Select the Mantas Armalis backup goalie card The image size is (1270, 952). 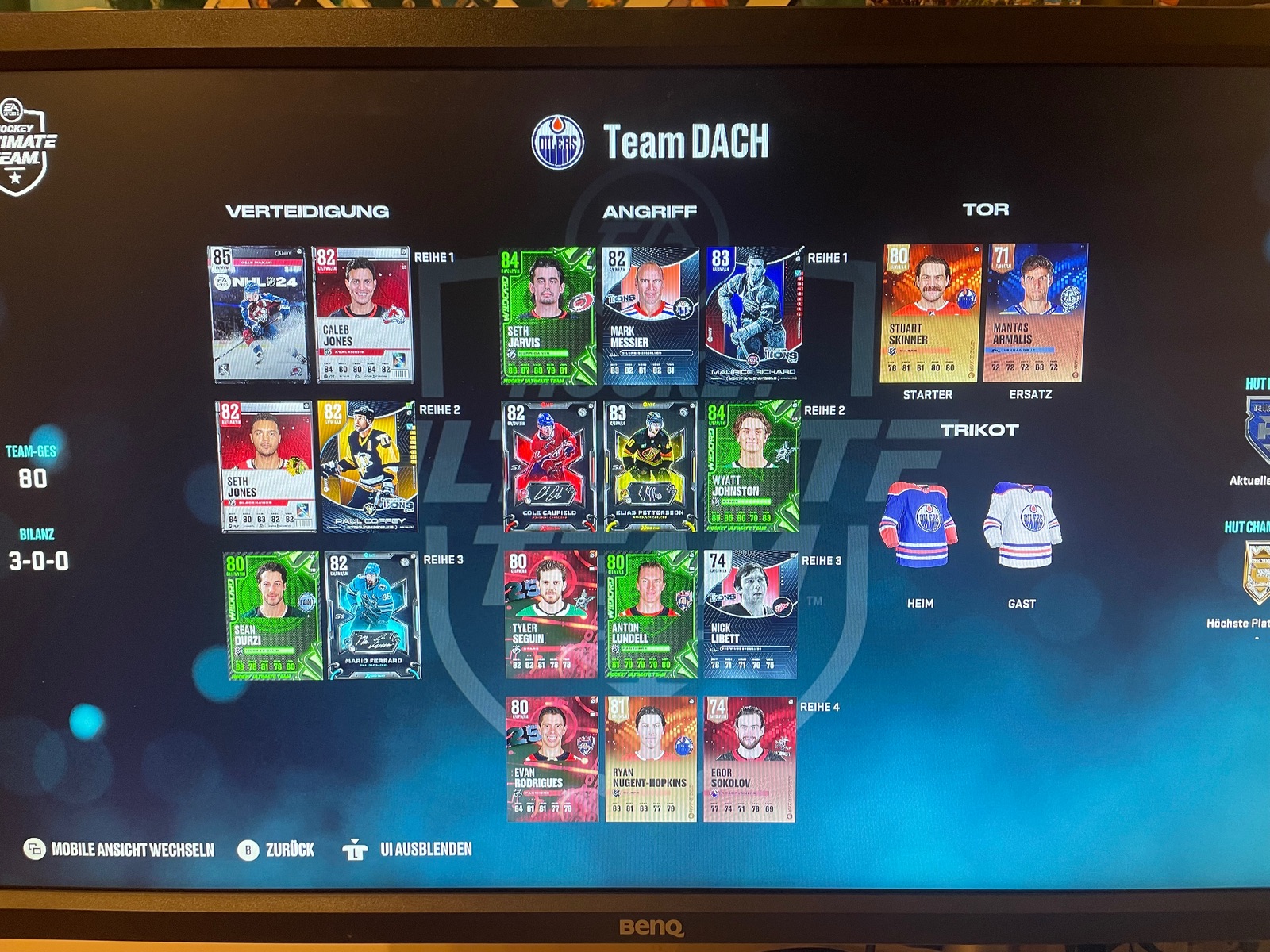[1033, 313]
